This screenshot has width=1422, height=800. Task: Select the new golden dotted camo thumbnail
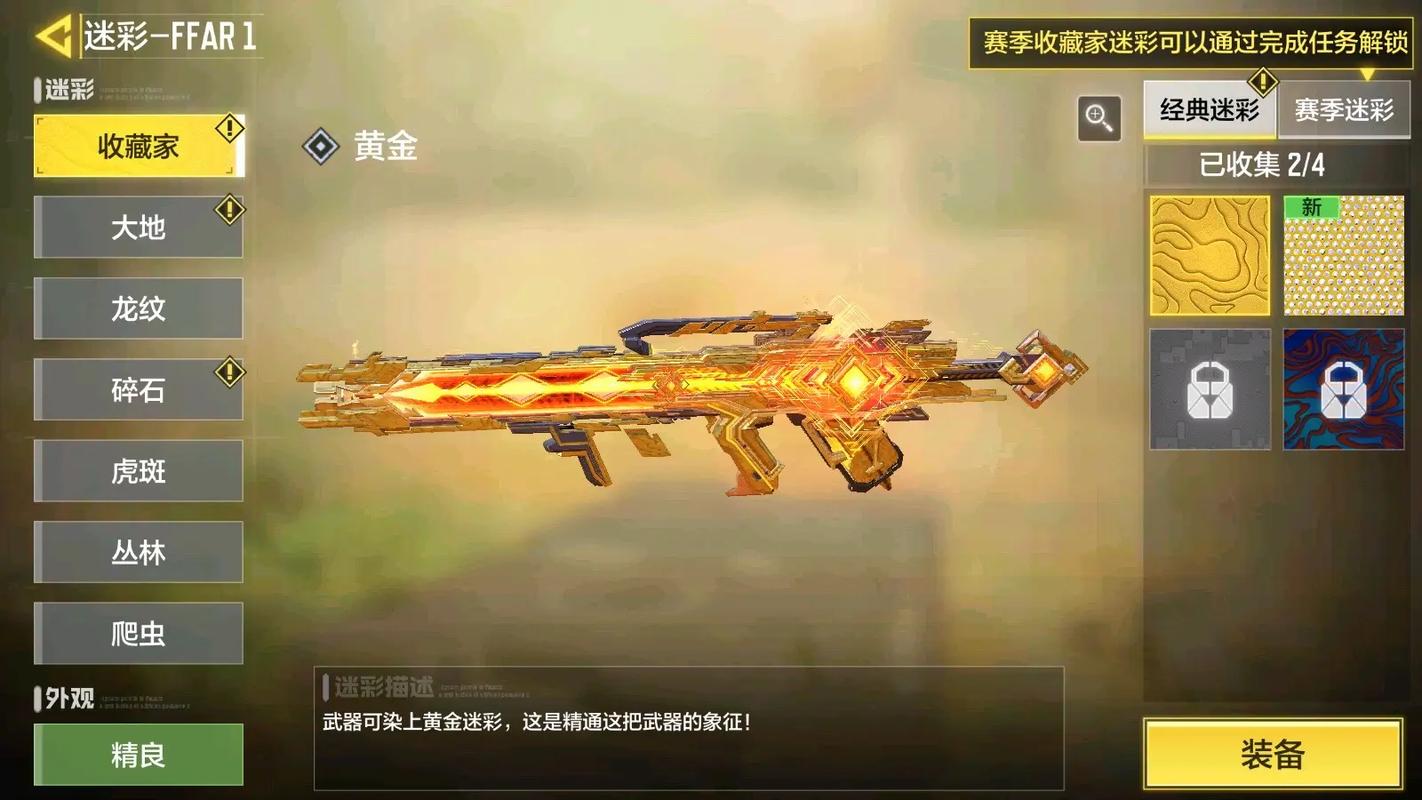[1344, 253]
